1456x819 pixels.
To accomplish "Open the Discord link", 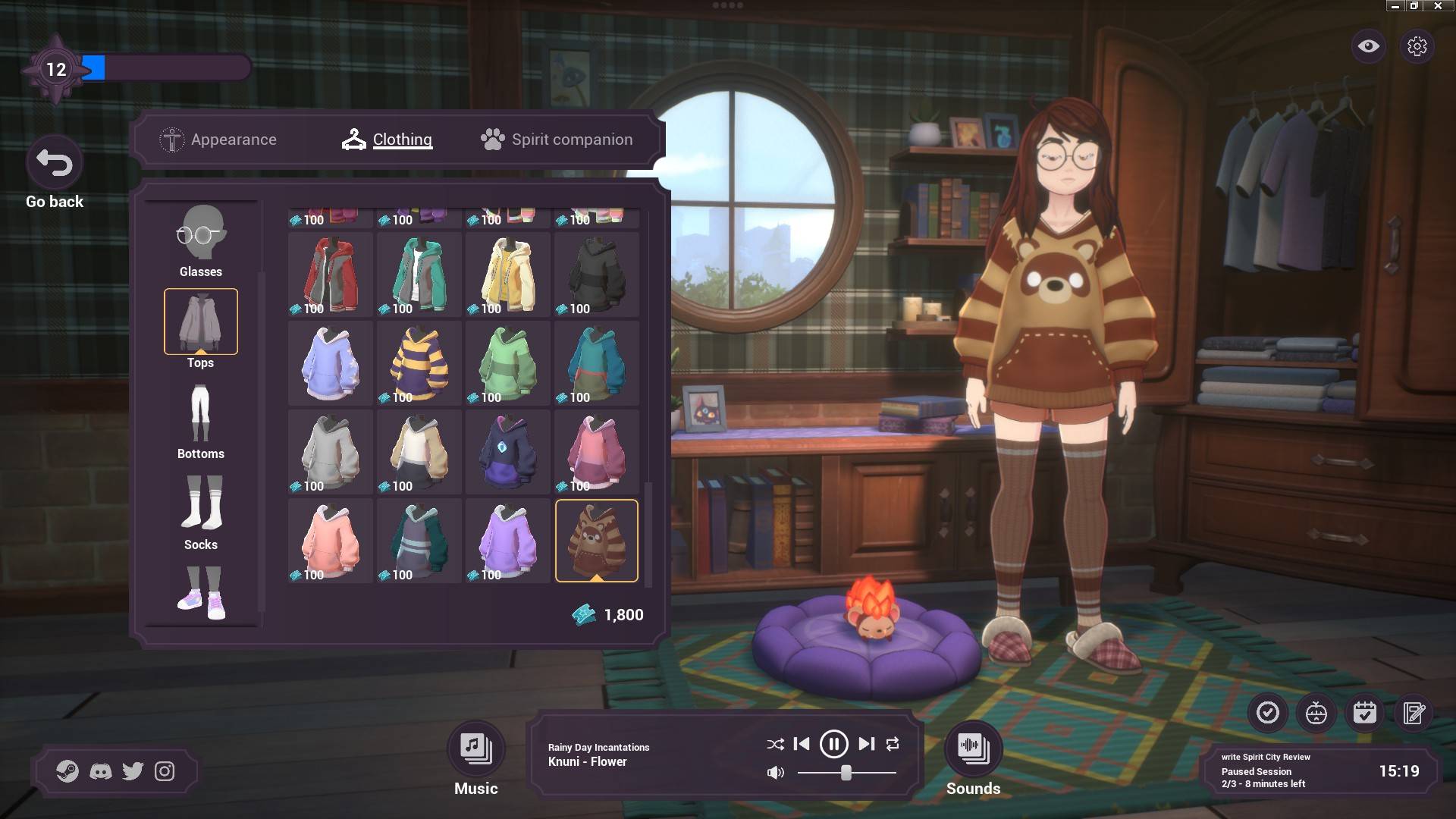I will [101, 771].
